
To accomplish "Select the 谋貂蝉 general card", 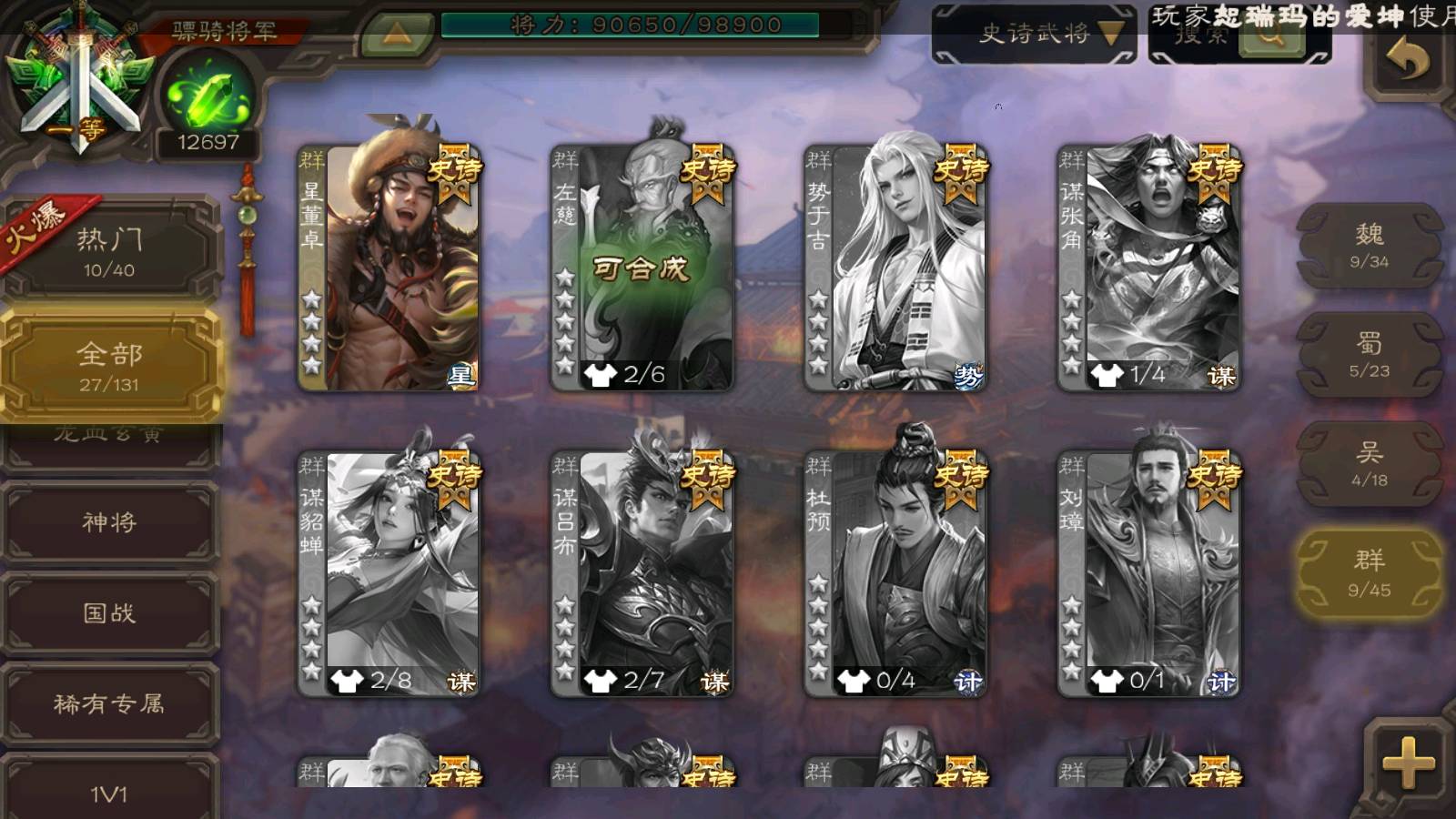I will [389, 573].
